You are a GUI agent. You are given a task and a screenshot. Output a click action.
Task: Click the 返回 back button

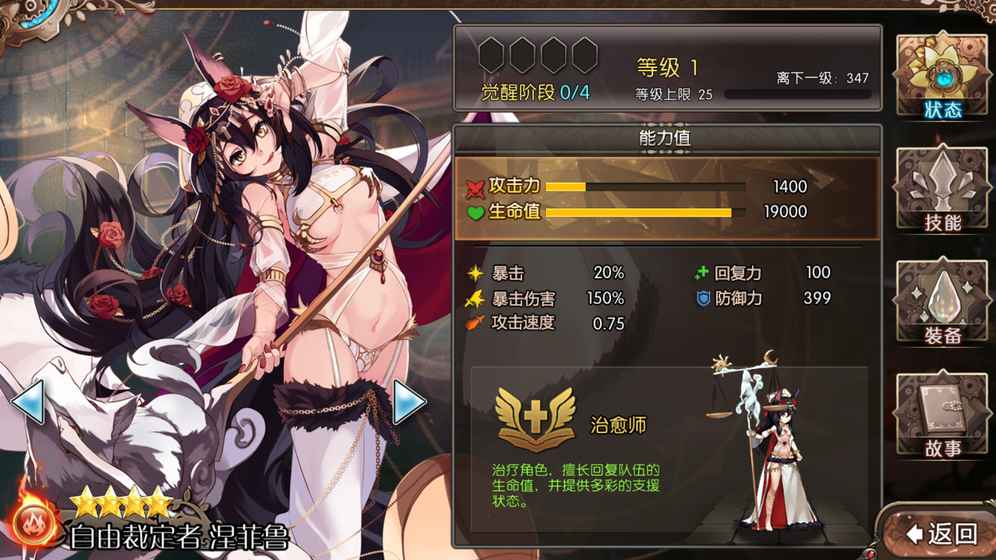click(x=941, y=533)
